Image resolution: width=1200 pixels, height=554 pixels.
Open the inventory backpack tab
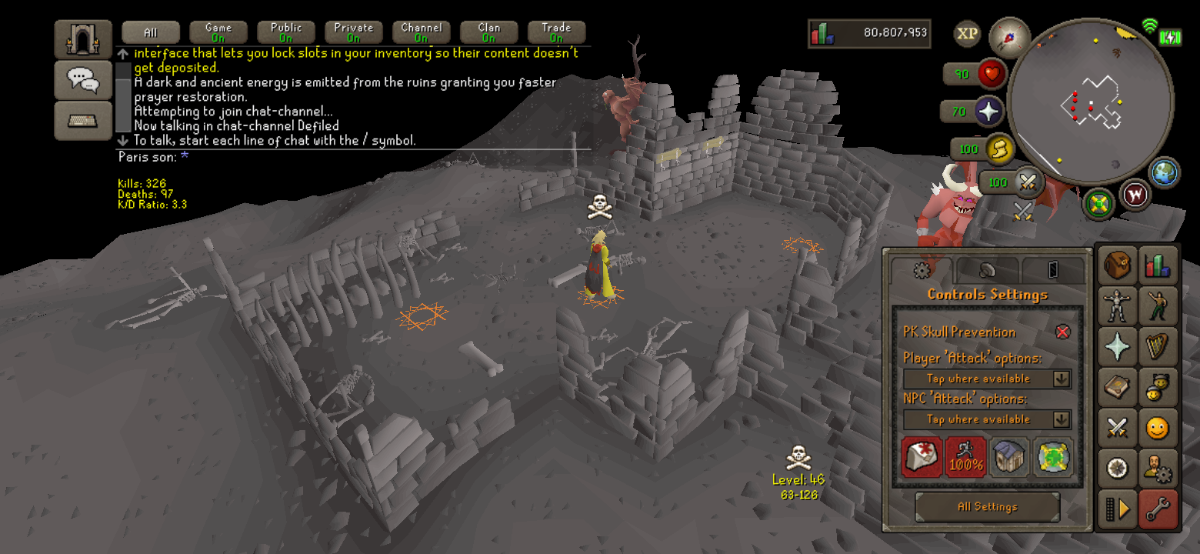[1118, 263]
